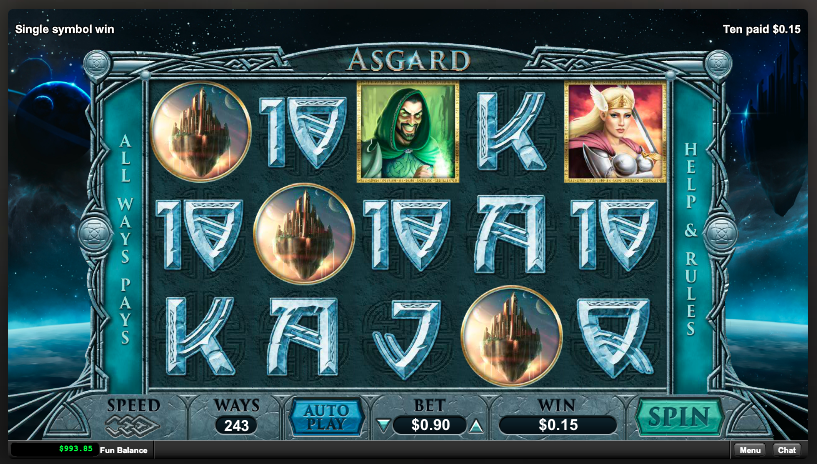Spin the reels with the SPIN button

[x=680, y=416]
